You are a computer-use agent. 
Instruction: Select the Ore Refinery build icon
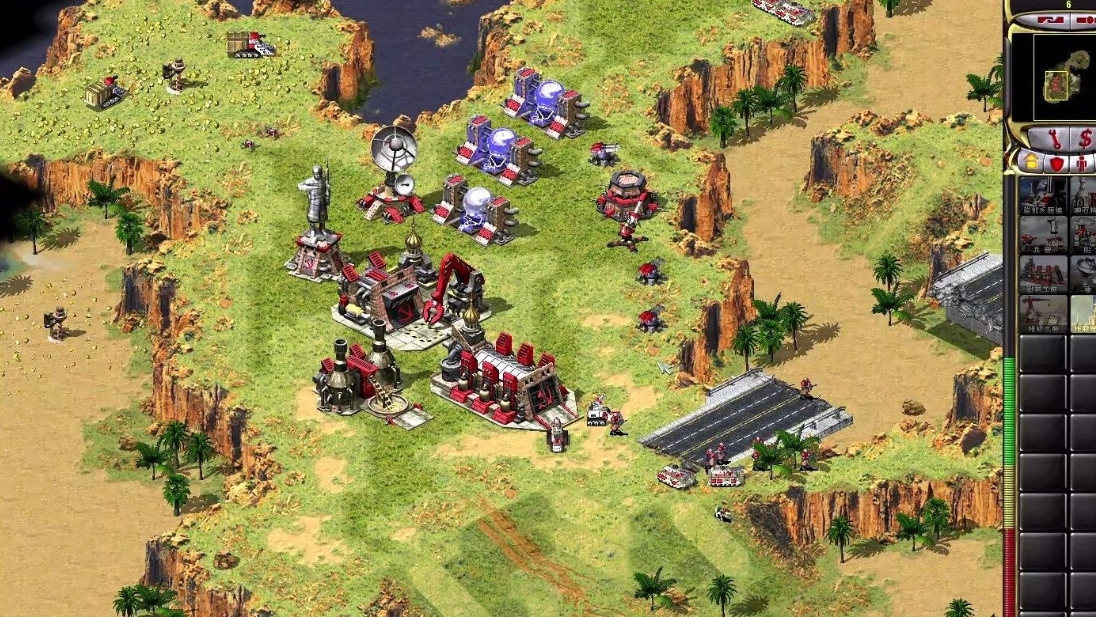pos(1084,196)
